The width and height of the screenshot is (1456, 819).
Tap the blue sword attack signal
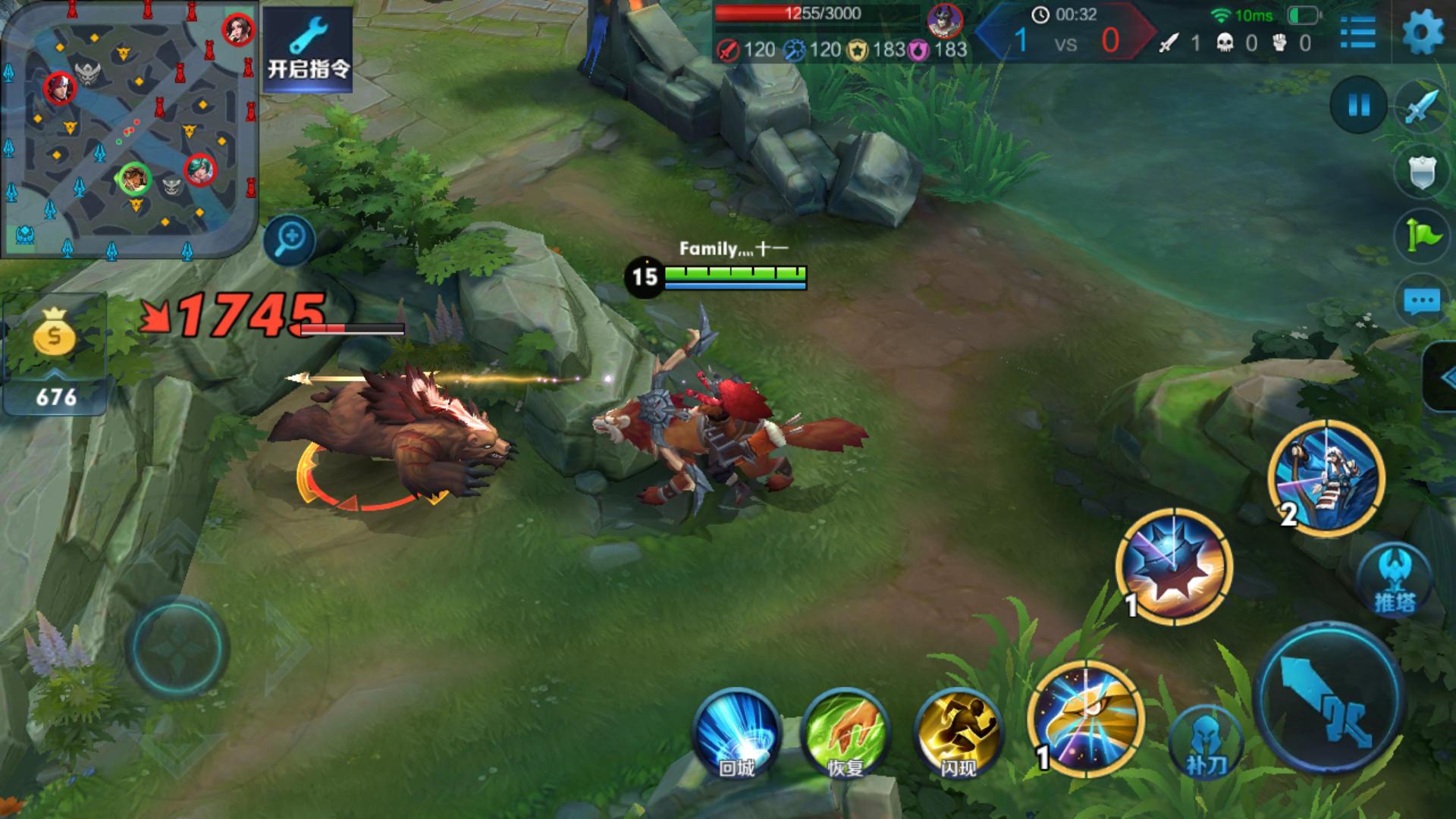point(1421,107)
